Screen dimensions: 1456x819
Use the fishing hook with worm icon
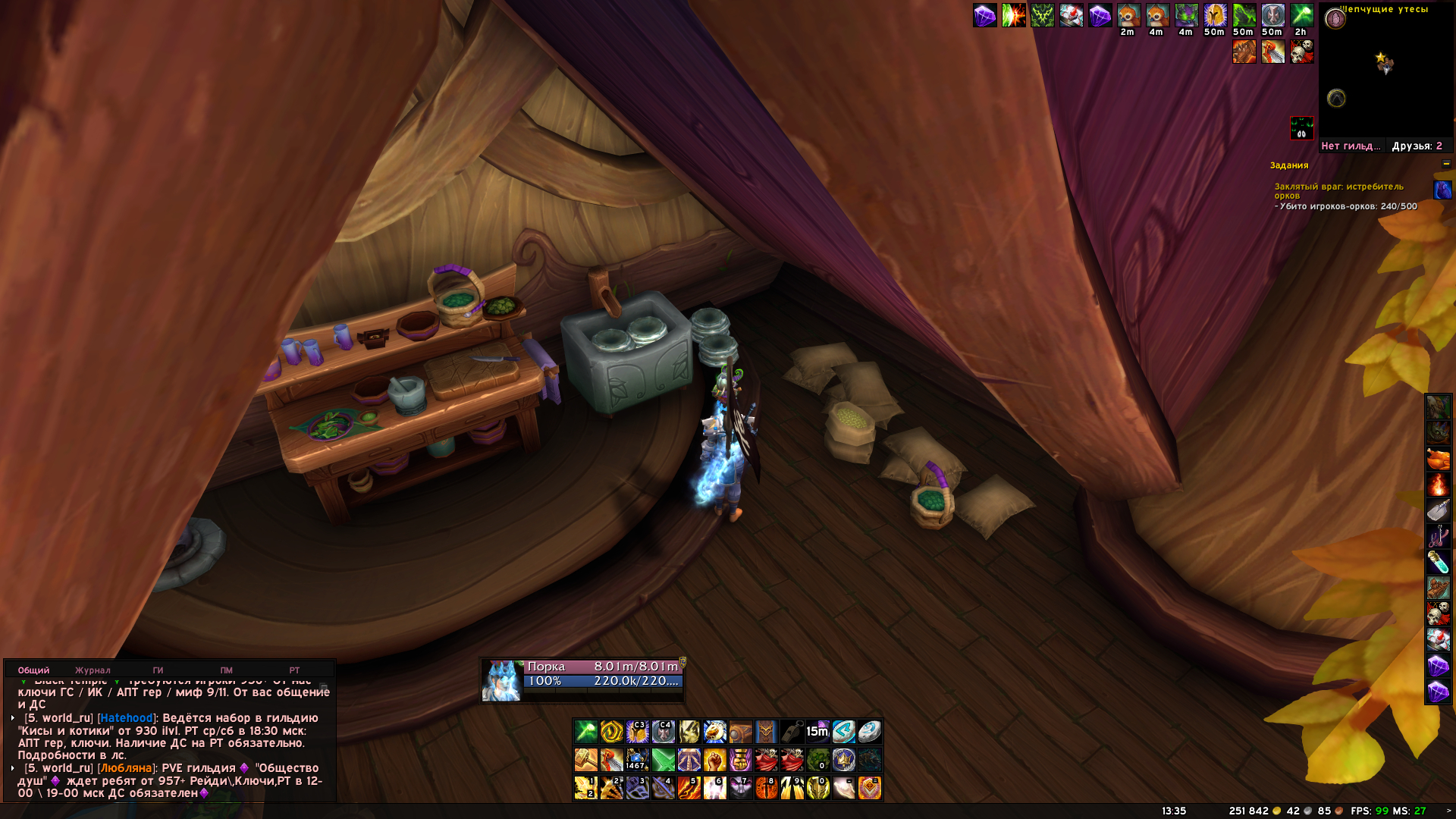tap(1438, 536)
